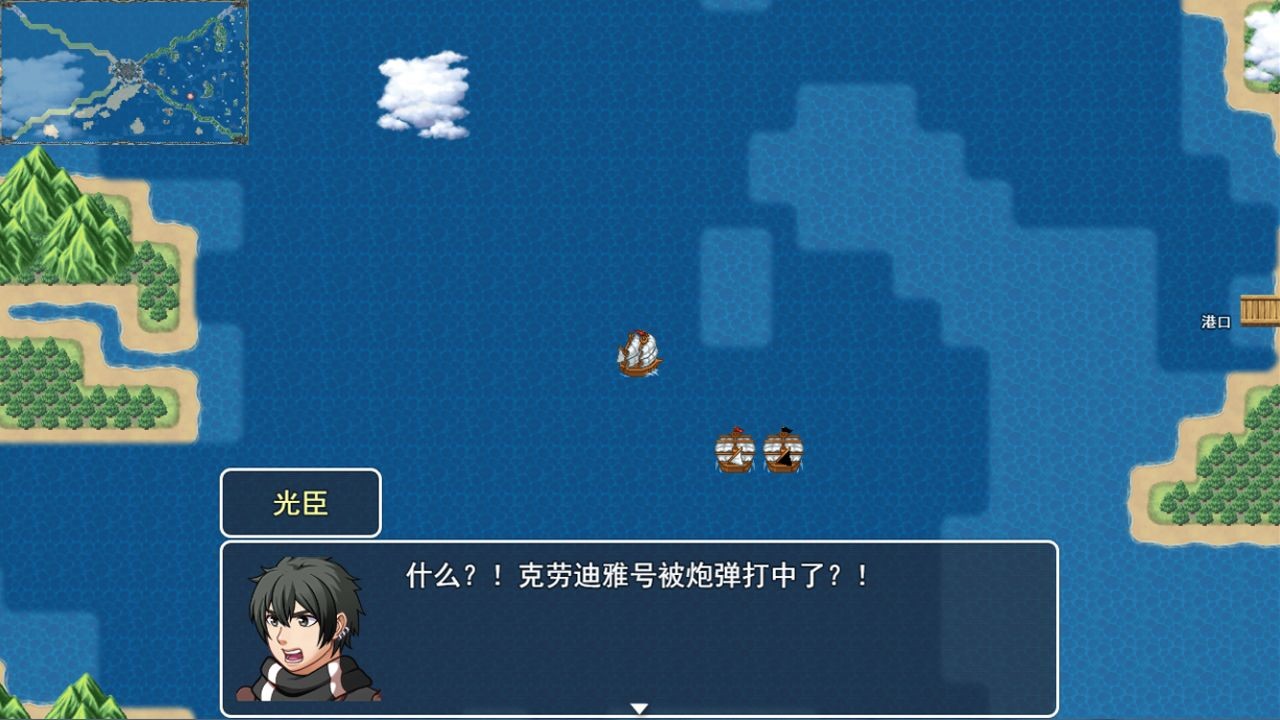
Task: Advance the dialogue with the down triangle
Action: (x=637, y=707)
